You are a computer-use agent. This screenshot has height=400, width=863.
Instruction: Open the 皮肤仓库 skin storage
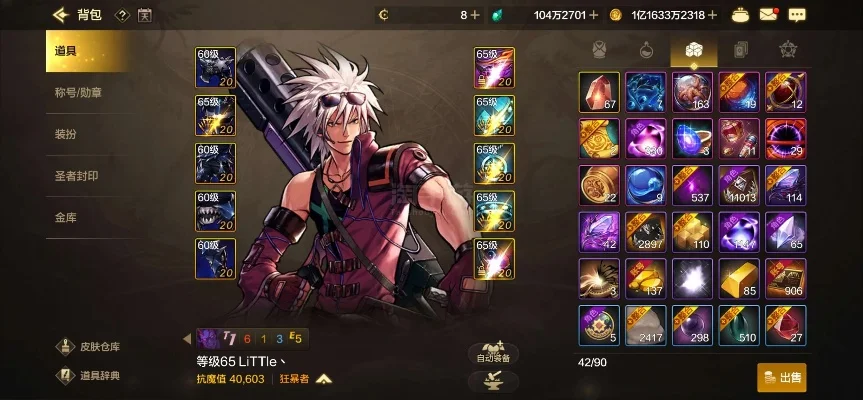coord(89,347)
